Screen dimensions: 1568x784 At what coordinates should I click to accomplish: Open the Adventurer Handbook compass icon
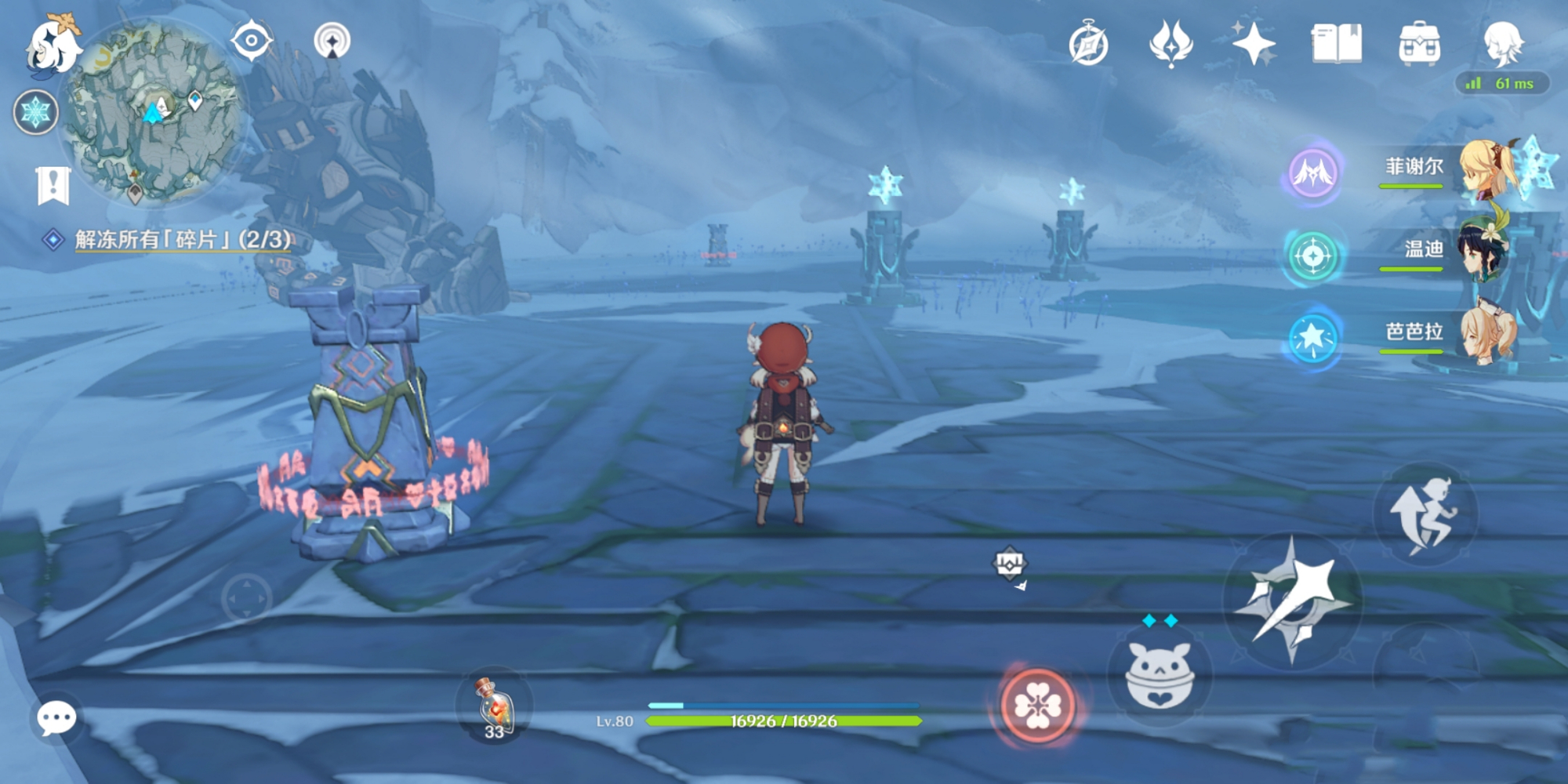coord(1088,44)
